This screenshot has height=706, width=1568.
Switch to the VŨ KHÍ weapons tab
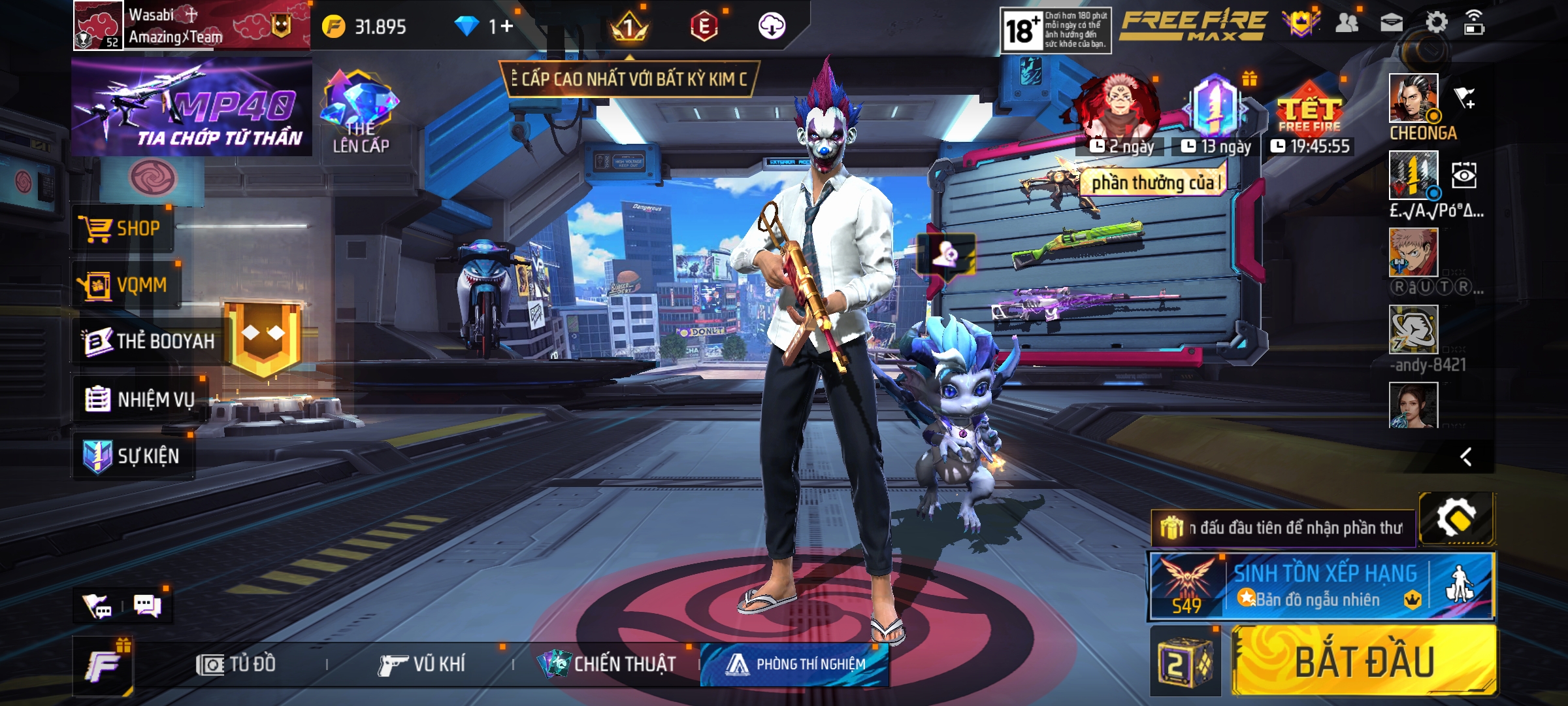point(422,665)
